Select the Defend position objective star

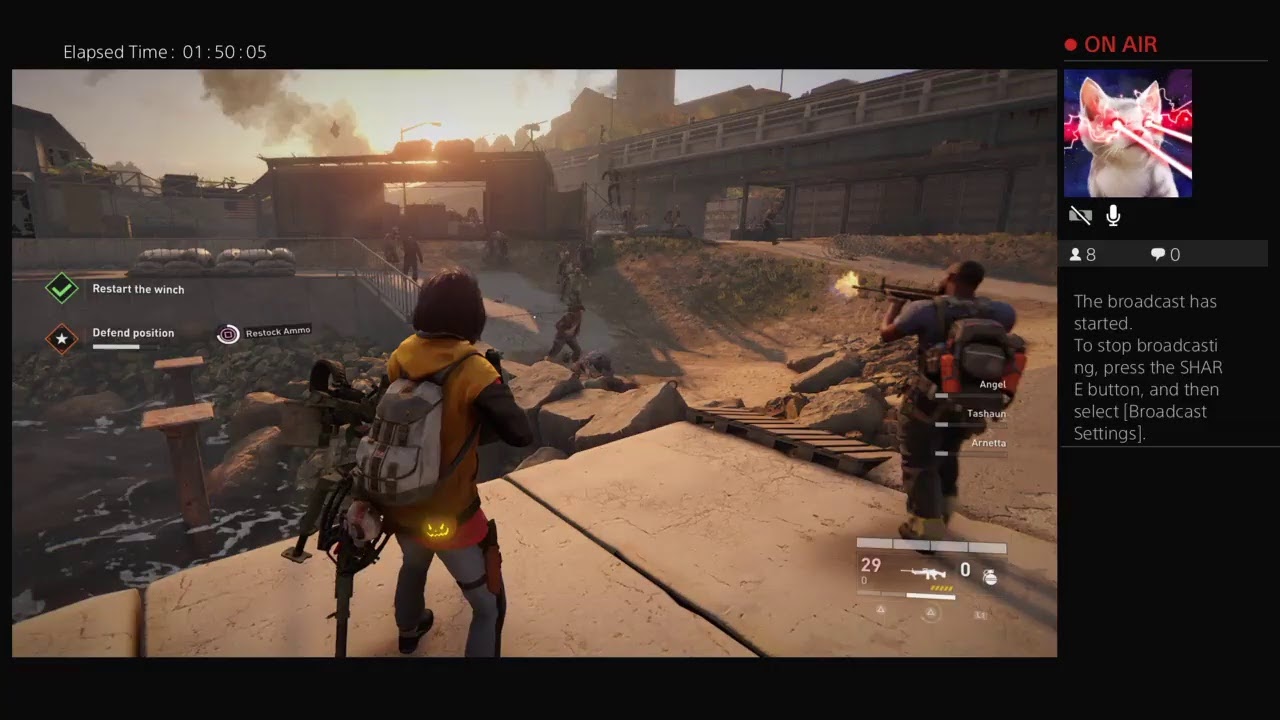coord(62,339)
